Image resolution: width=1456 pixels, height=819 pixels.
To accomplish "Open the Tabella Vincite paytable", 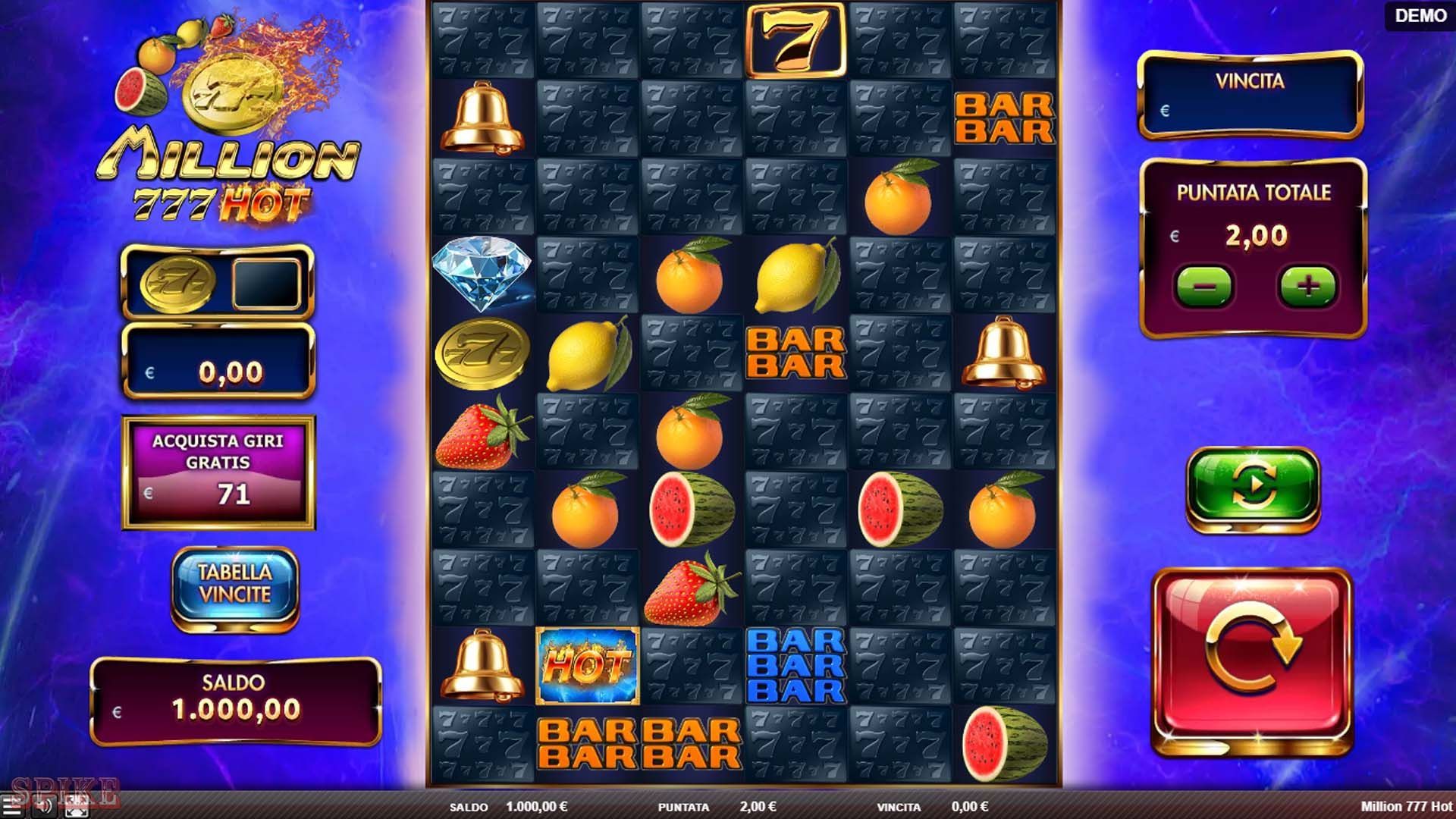I will pos(234,585).
